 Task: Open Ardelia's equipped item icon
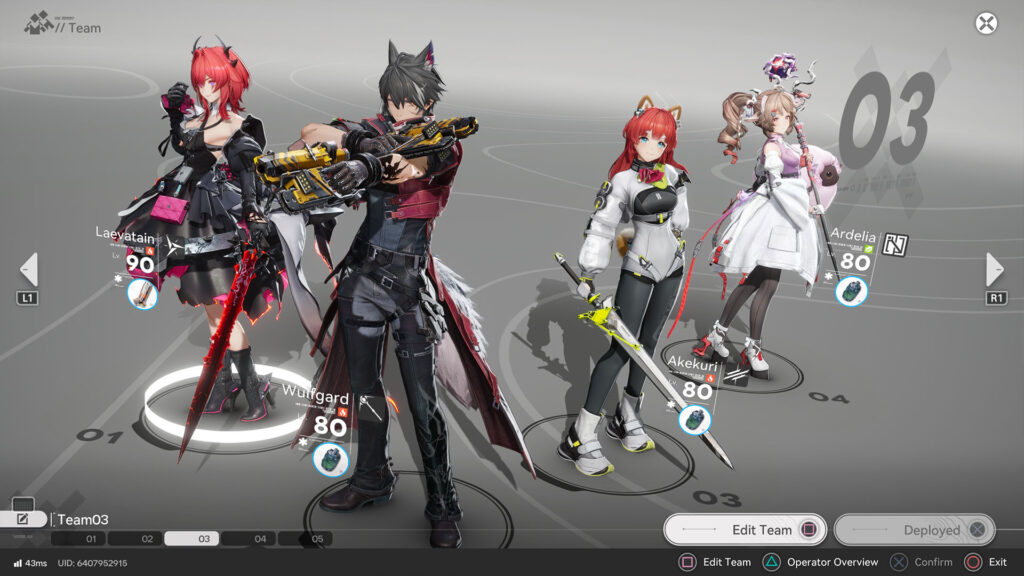(x=852, y=292)
